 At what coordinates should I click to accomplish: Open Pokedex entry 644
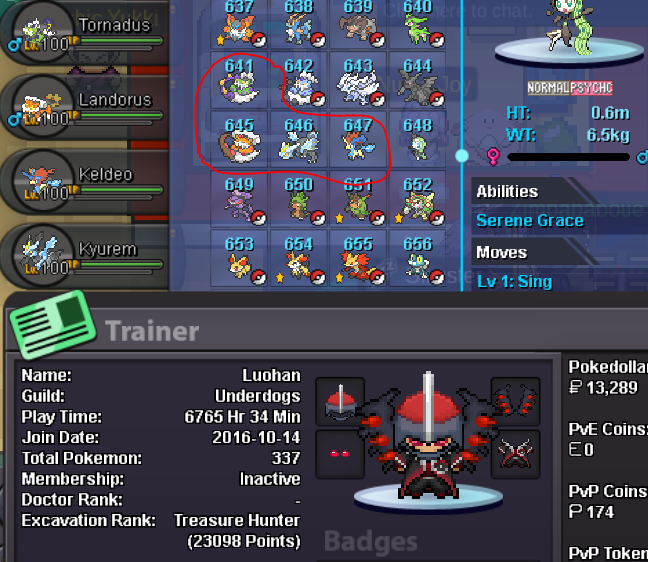click(x=417, y=82)
